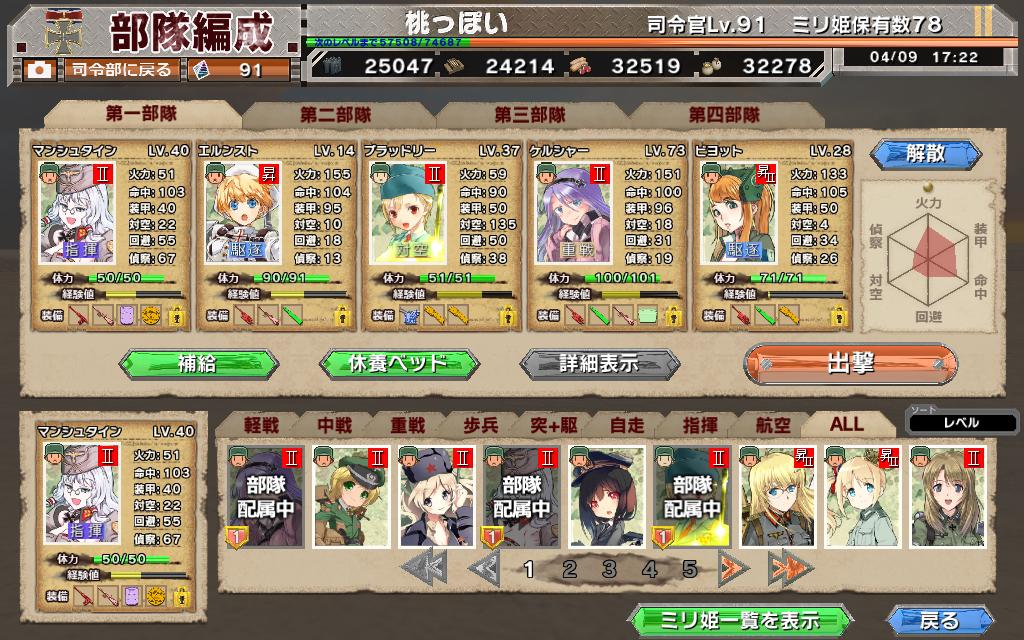Resupply the squad with 補給
The height and width of the screenshot is (640, 1024).
196,362
